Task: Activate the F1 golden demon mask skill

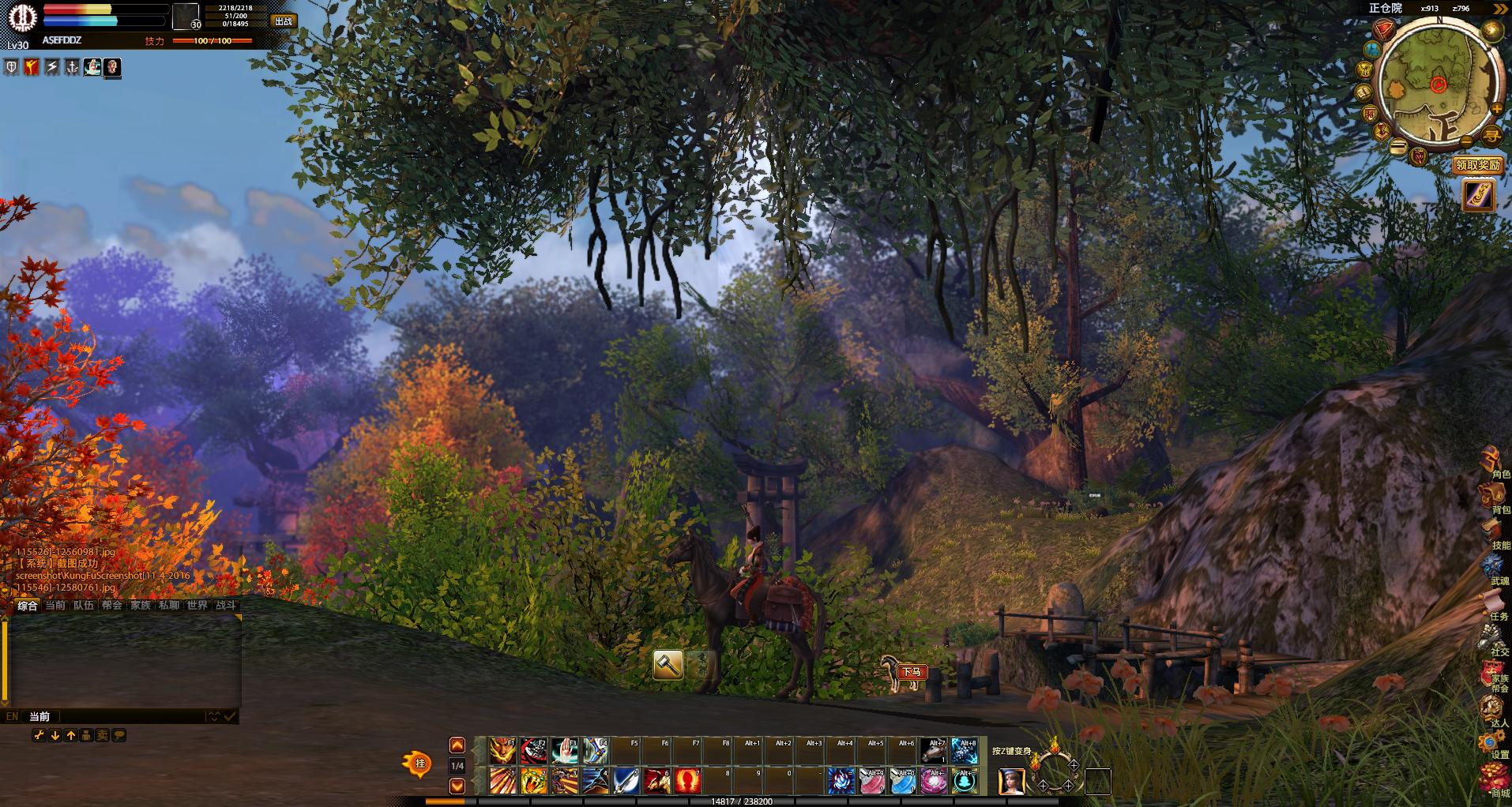Action: pos(502,750)
